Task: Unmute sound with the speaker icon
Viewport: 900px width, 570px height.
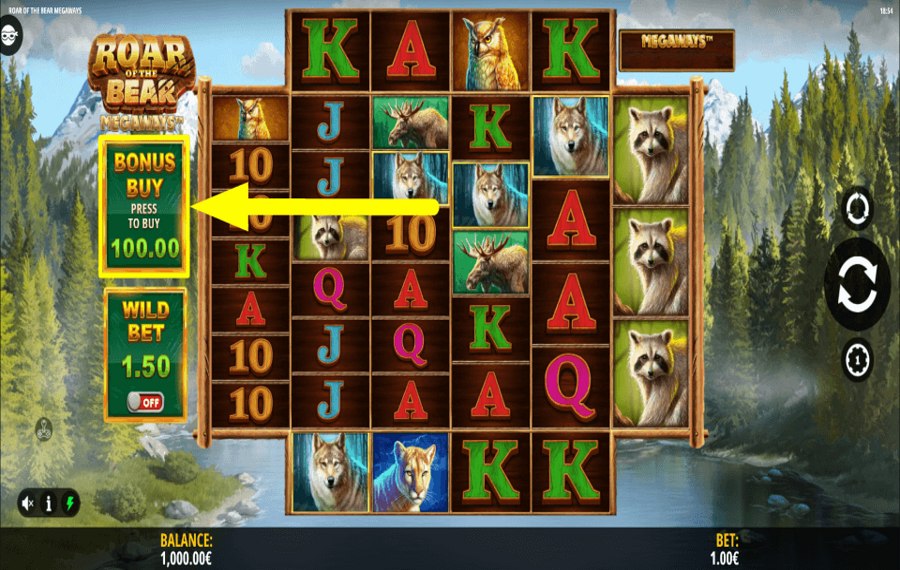Action: pos(29,503)
